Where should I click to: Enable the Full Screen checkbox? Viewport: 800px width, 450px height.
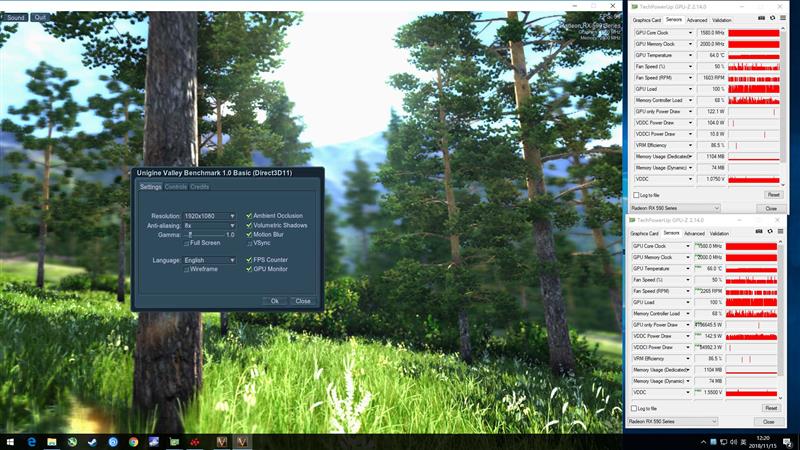tap(187, 242)
